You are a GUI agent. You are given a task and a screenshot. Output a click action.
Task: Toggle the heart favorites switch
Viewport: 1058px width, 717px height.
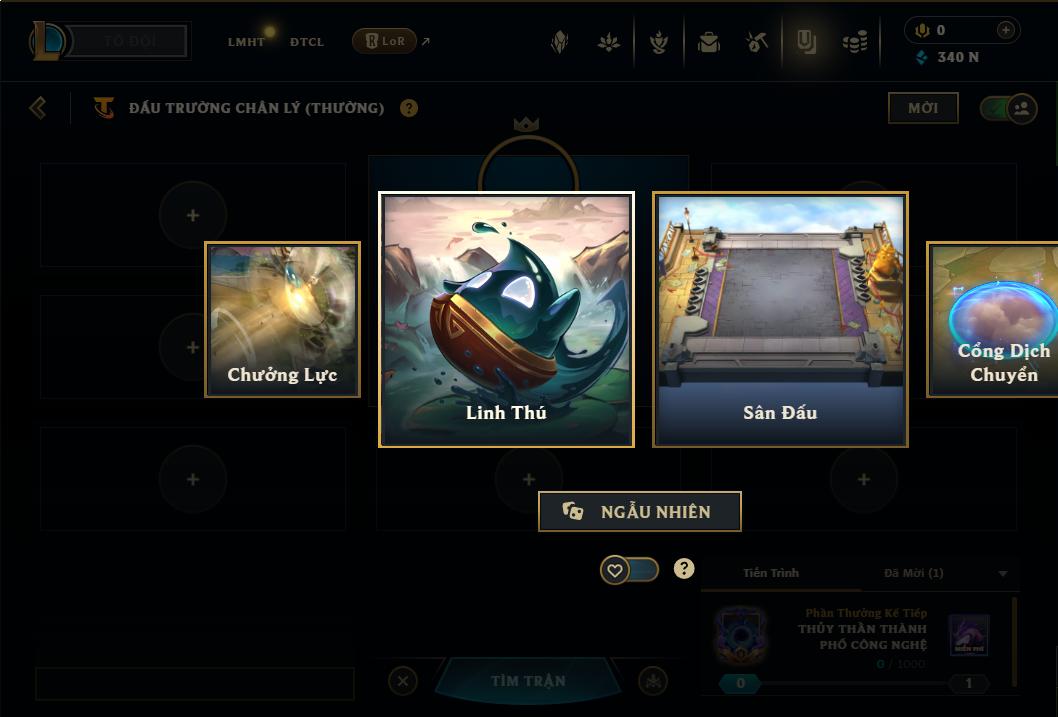point(629,570)
